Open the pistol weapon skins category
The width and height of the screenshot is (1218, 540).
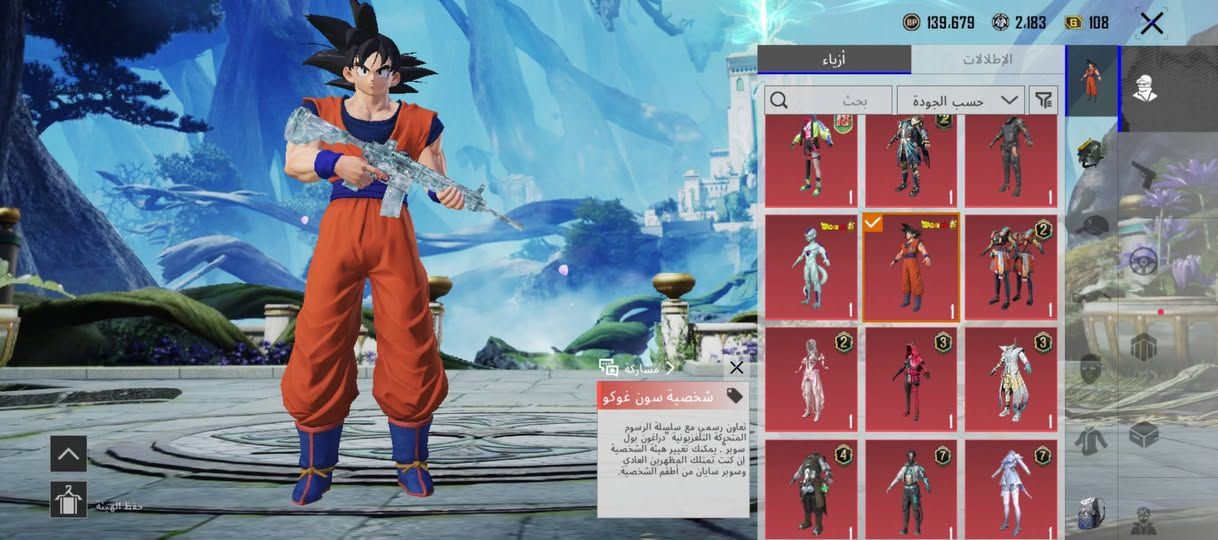click(1143, 174)
